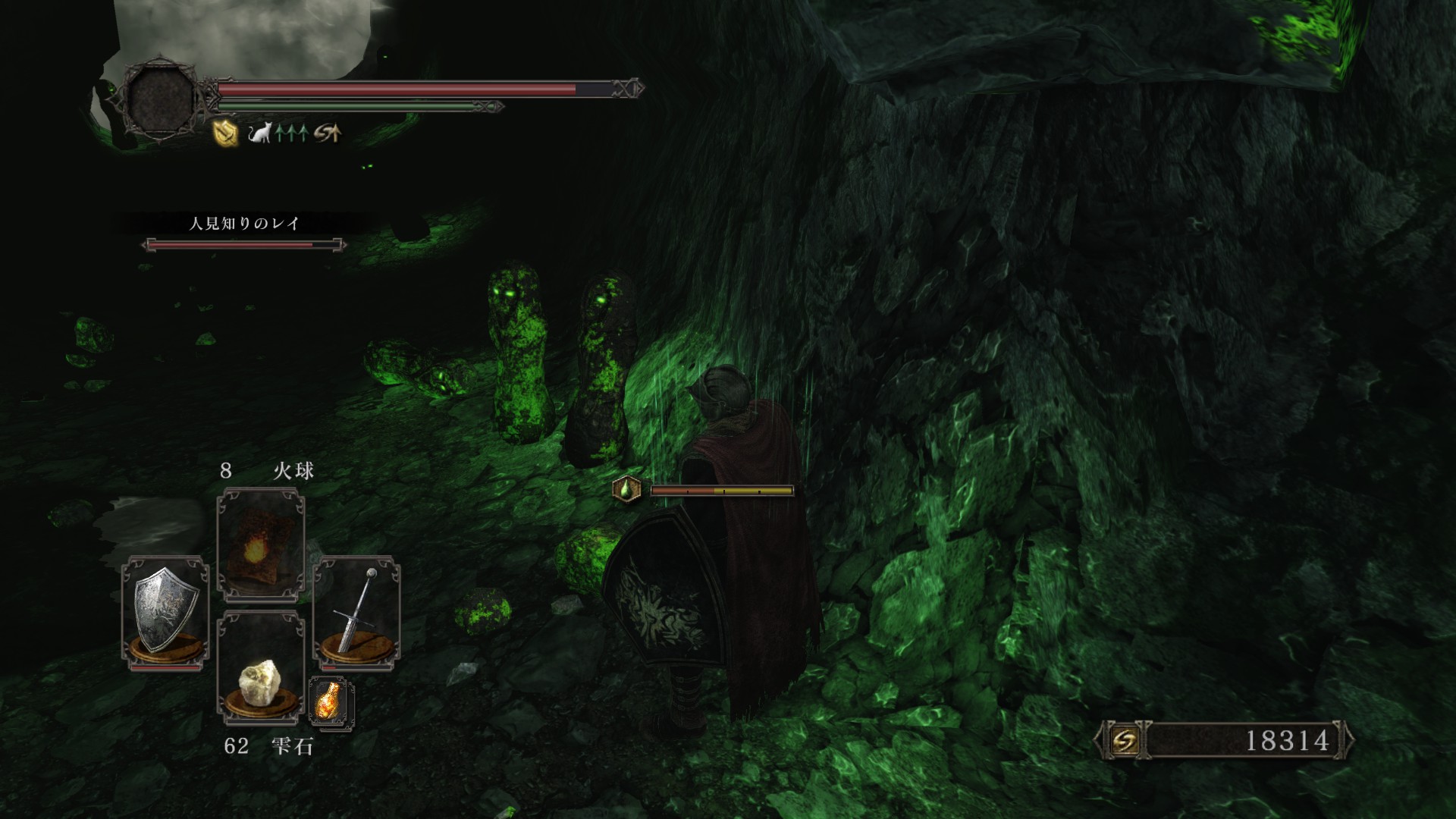Click the gold shield status icon
The width and height of the screenshot is (1456, 819).
[226, 134]
